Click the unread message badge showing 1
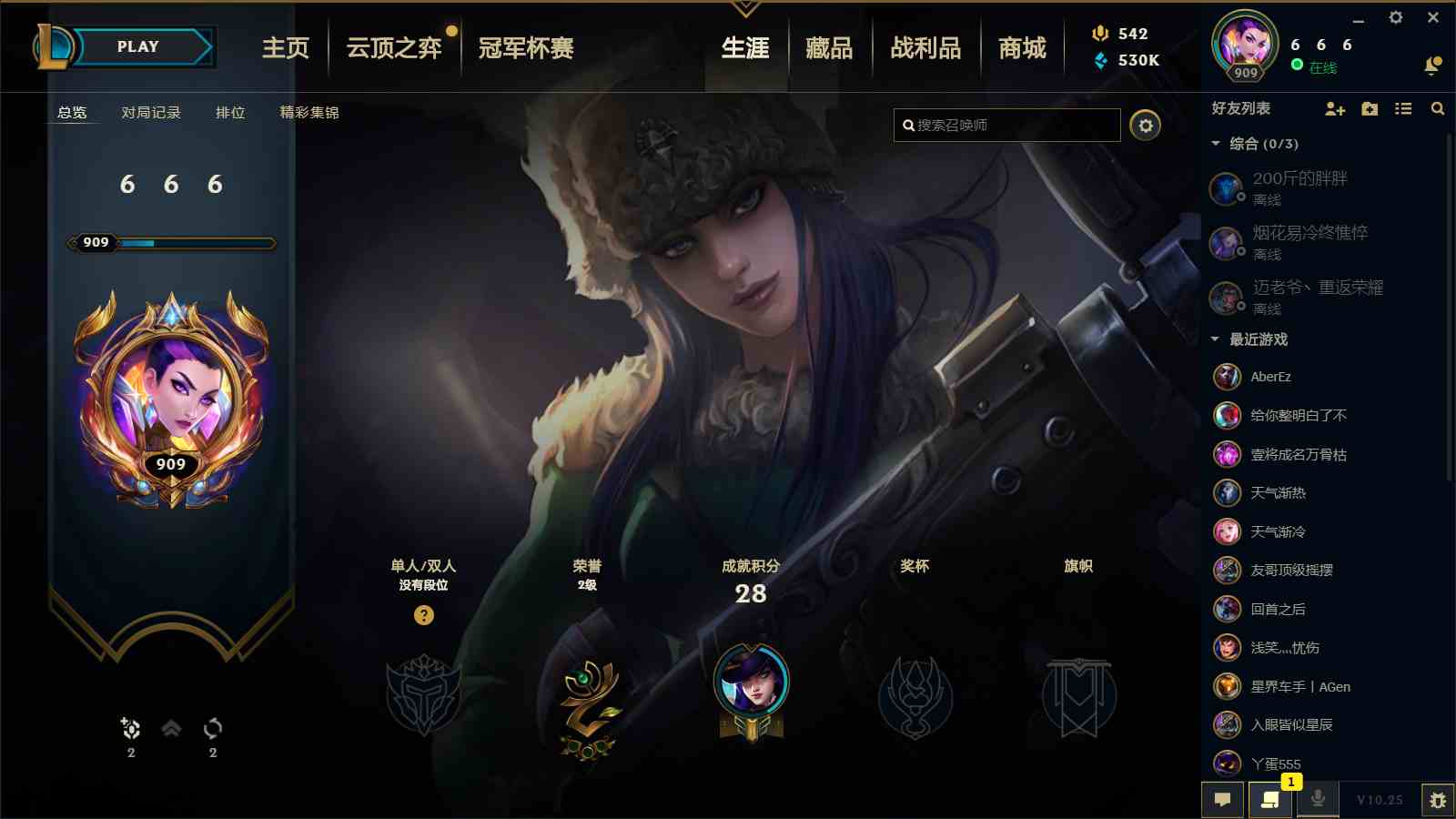The image size is (1456, 819). pos(1289,783)
